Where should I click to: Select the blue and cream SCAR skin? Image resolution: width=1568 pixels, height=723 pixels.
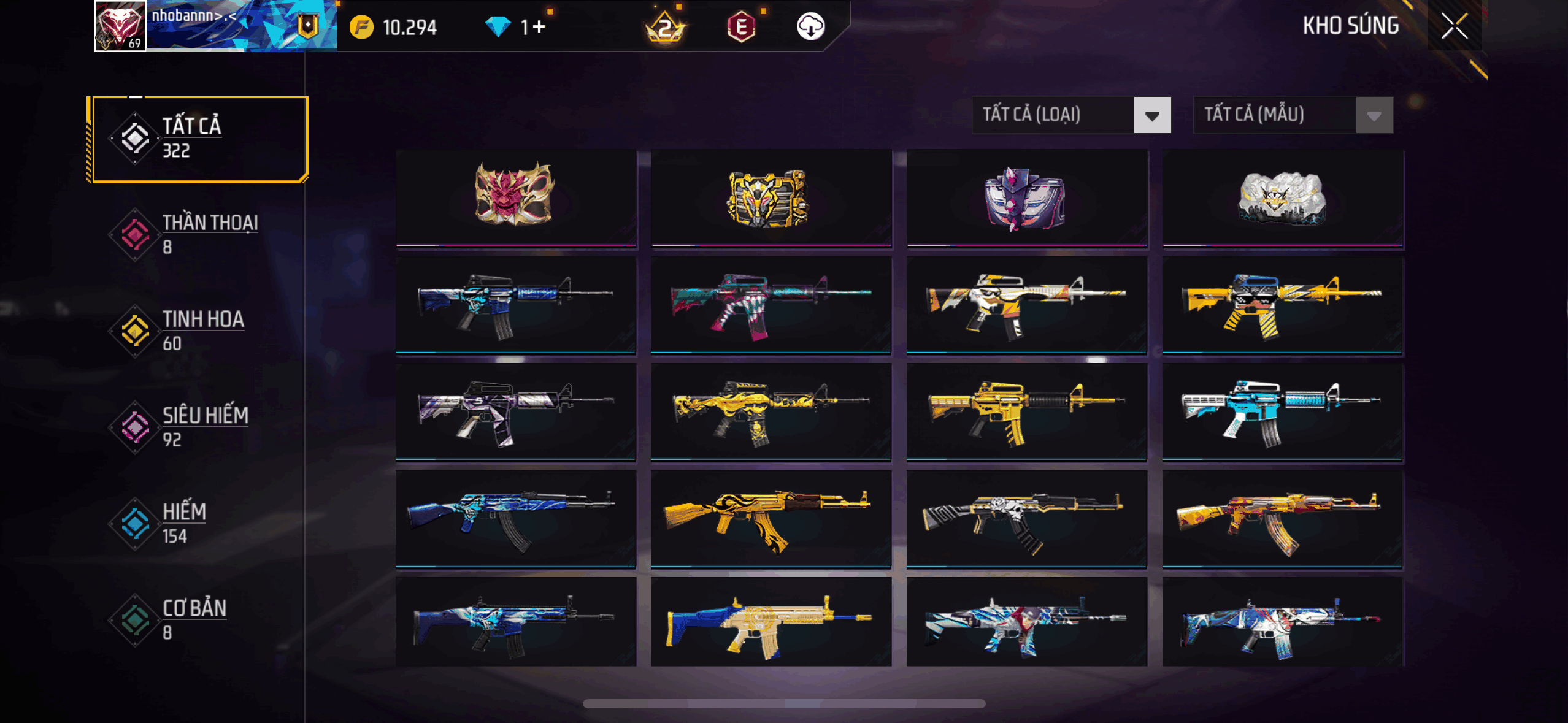(771, 622)
